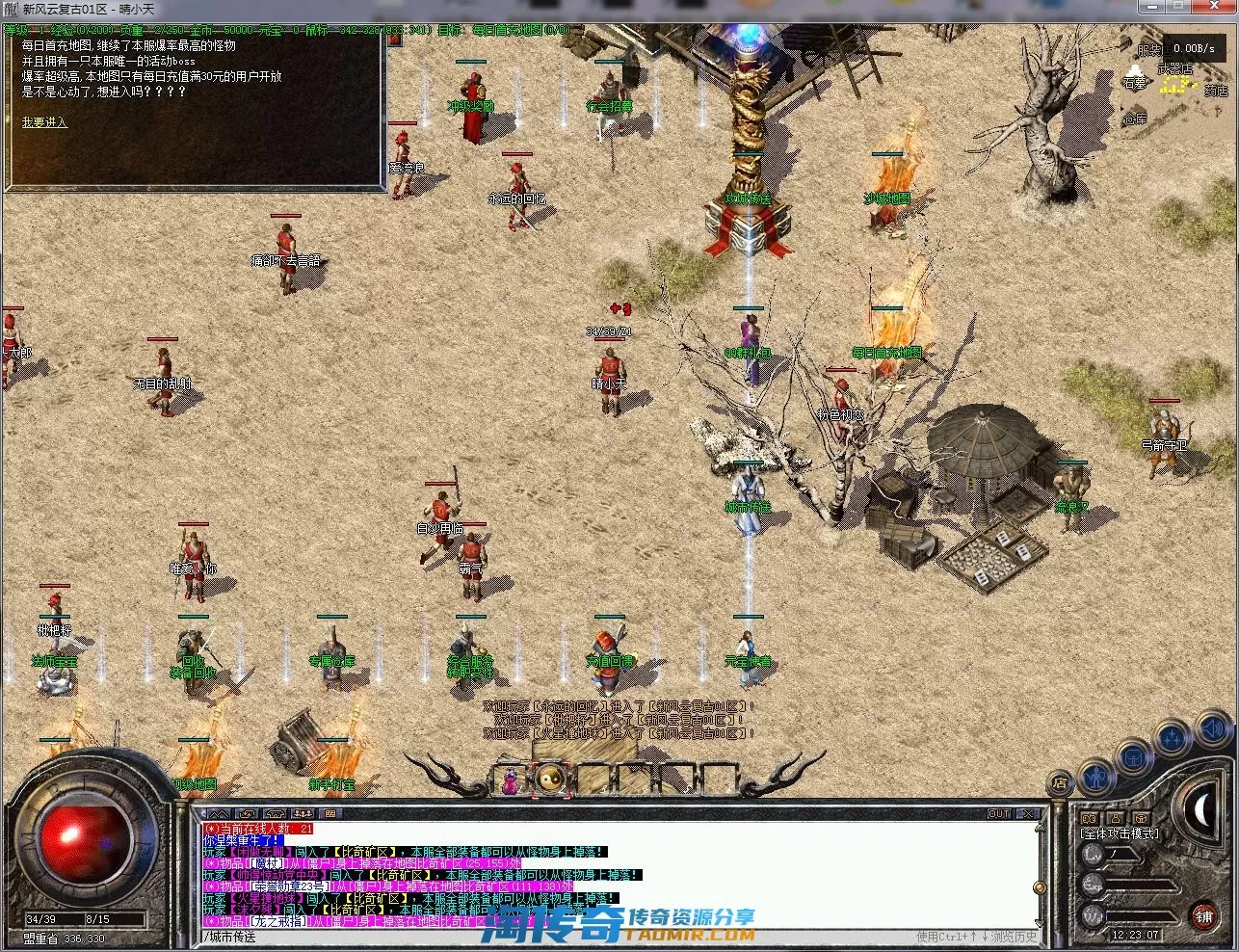Close the chat panel with X
Screen dimensions: 1239x952
1028,814
